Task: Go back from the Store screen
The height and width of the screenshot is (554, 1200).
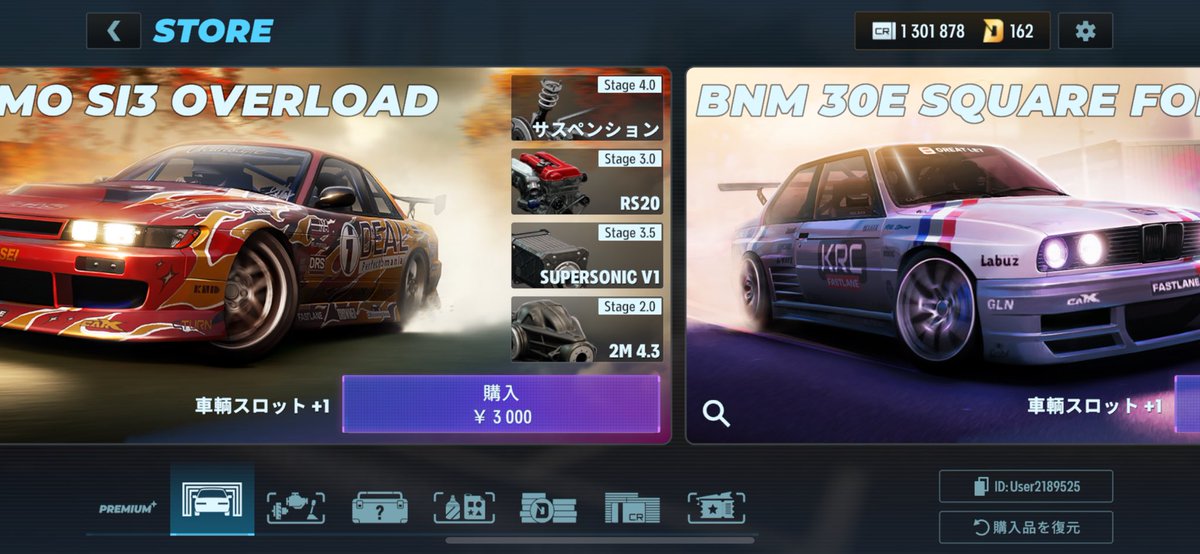Action: tap(113, 31)
